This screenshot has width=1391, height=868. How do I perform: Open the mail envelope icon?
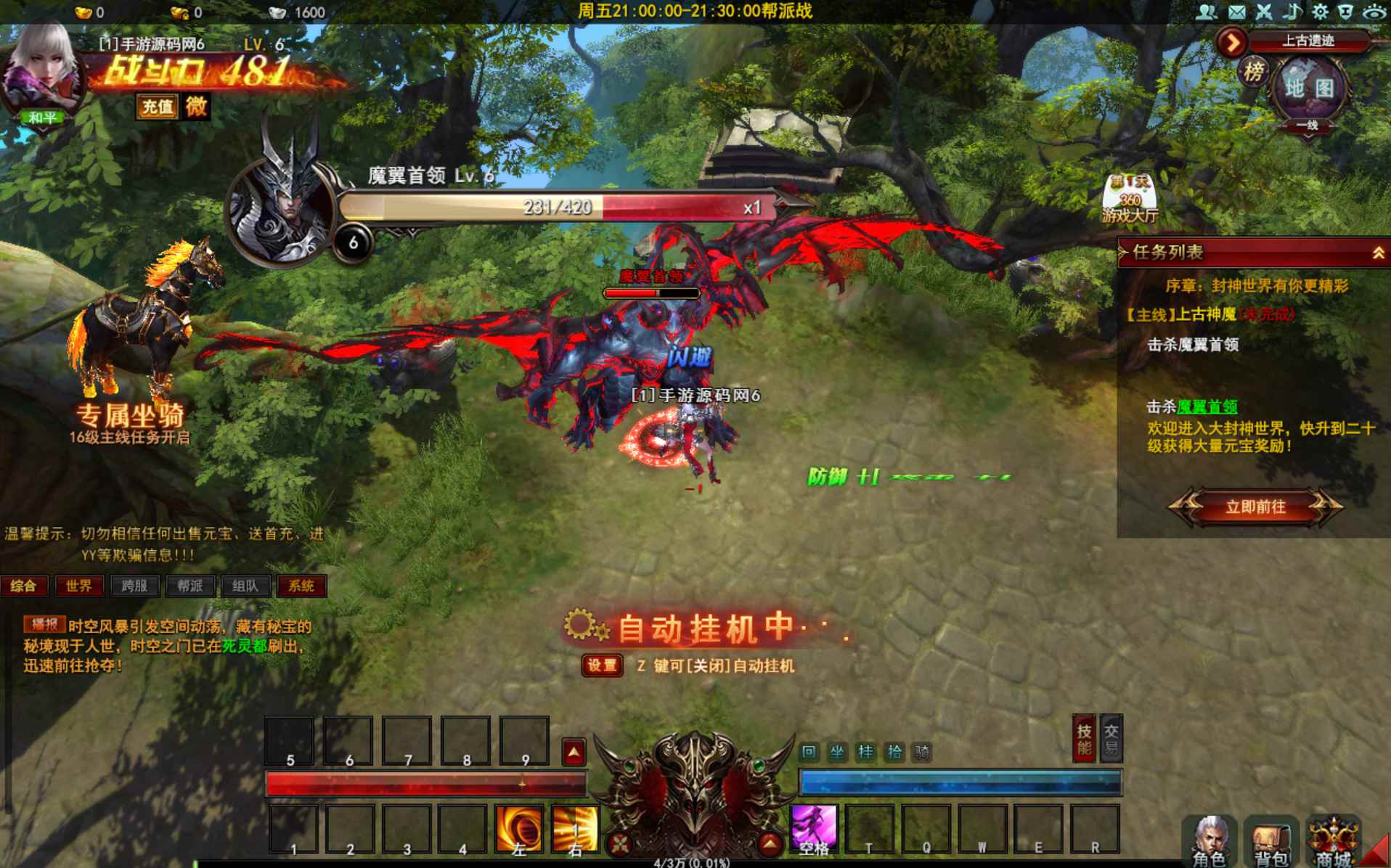pos(1236,12)
